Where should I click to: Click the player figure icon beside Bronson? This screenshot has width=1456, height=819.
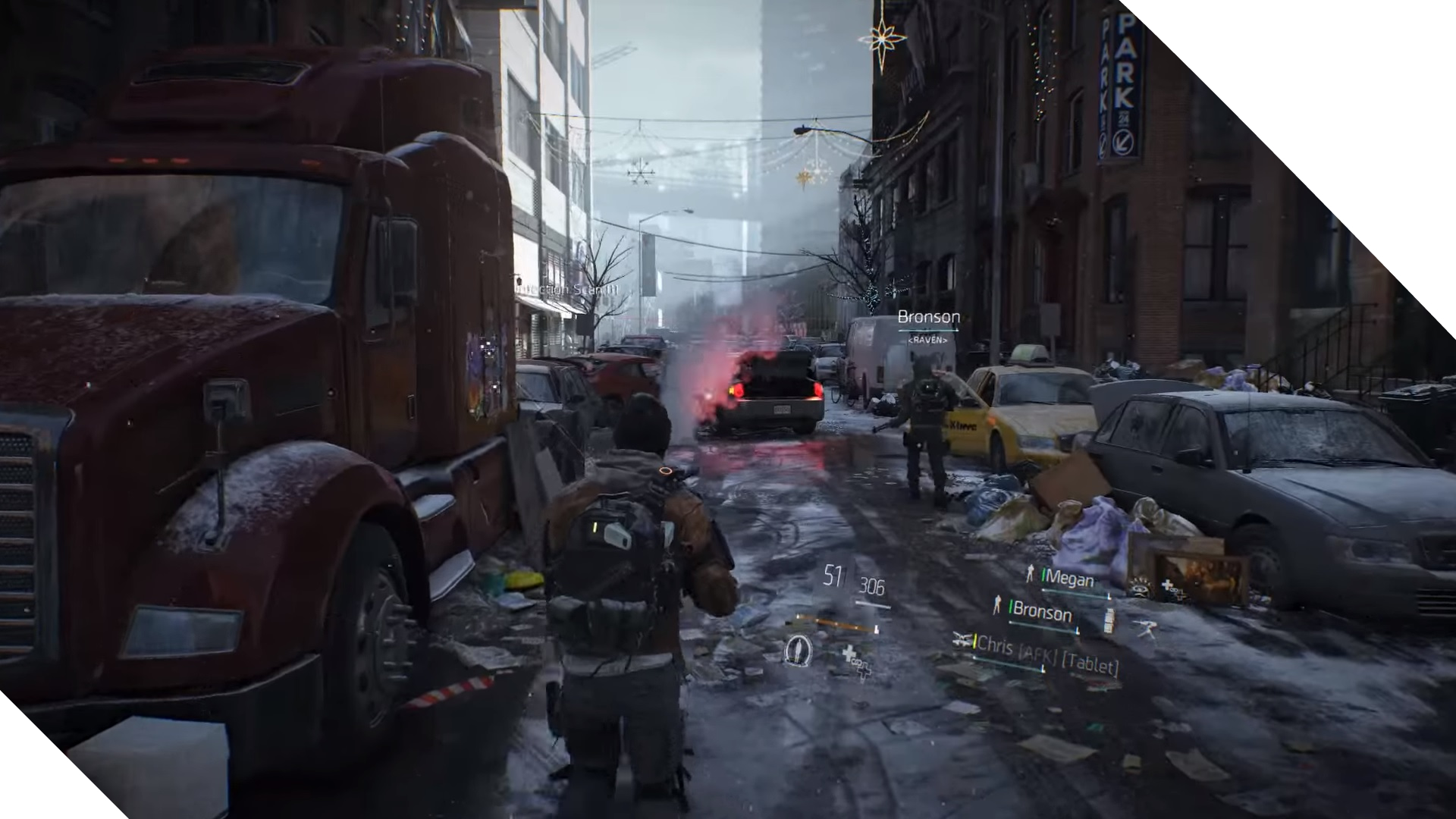coord(998,605)
